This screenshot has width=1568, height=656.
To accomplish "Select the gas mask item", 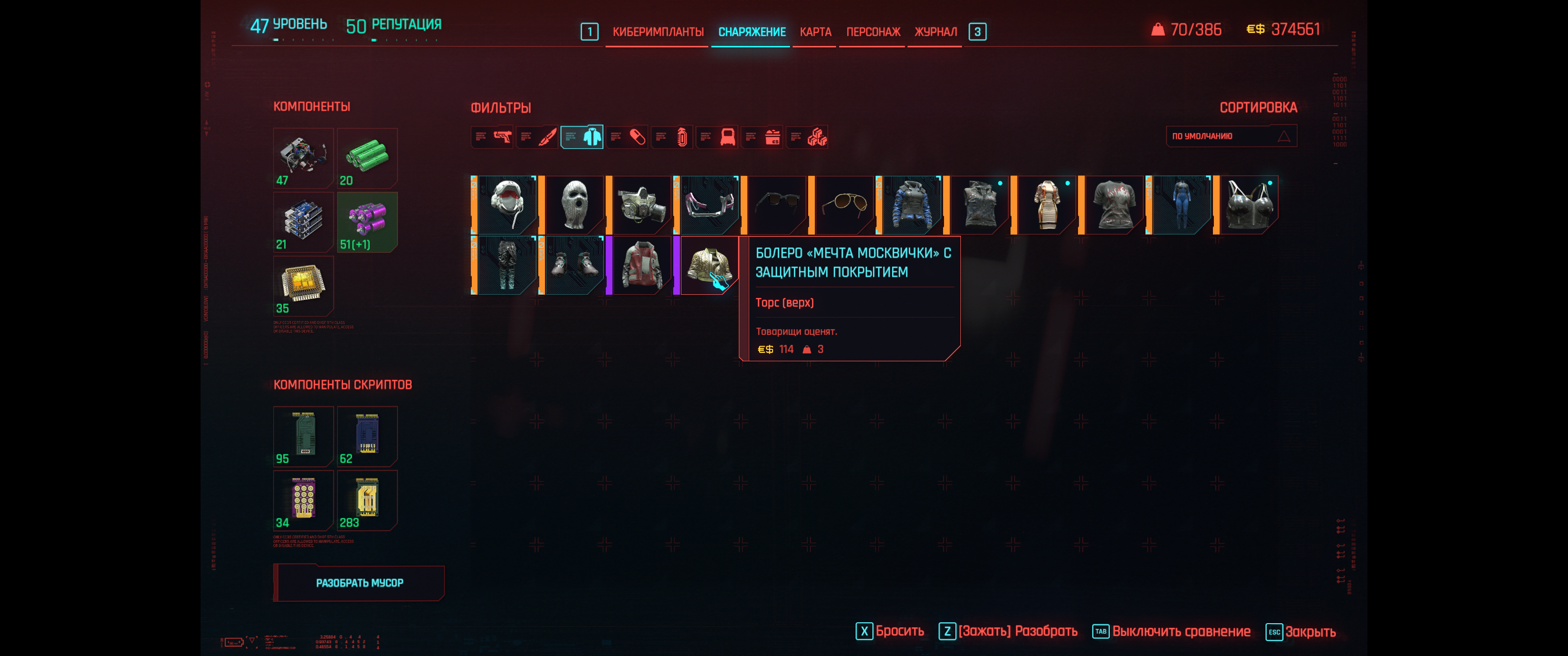I will [x=642, y=205].
